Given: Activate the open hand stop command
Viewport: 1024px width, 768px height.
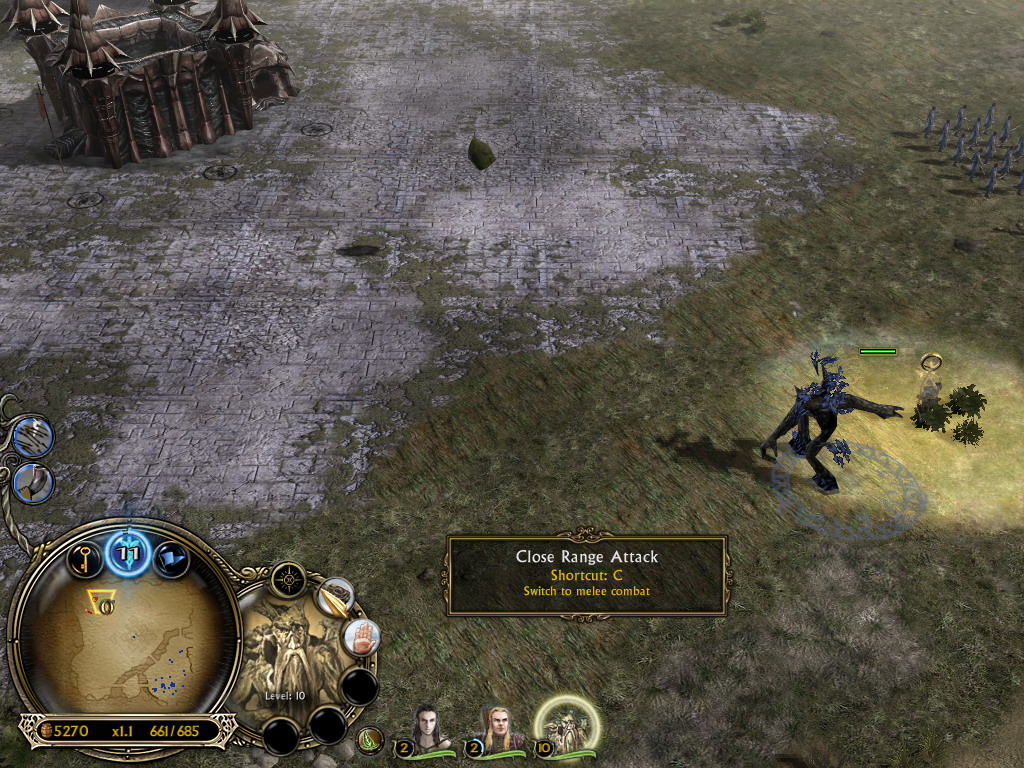Looking at the screenshot, I should click(x=359, y=637).
